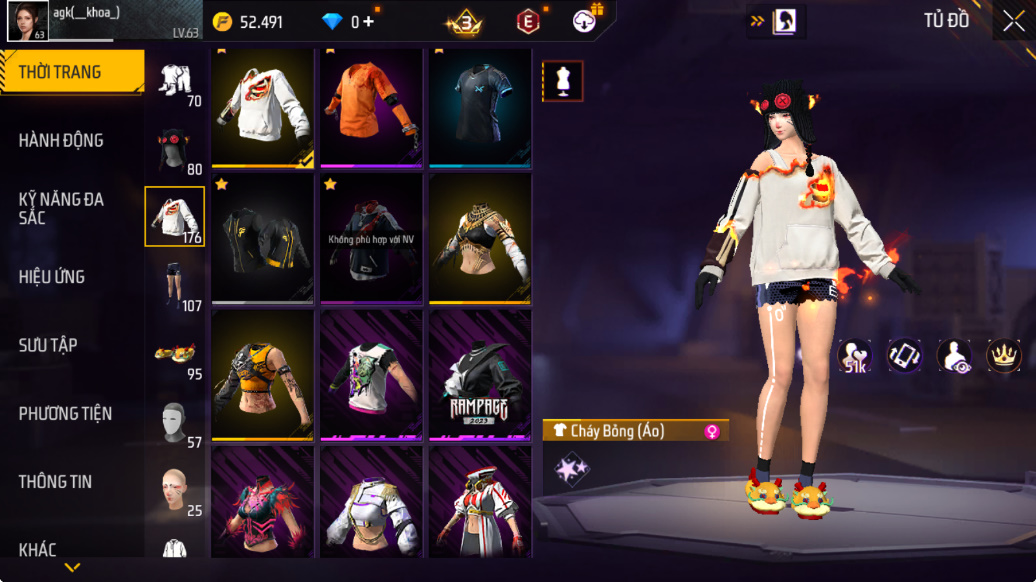Screen dimensions: 1036x582
Task: Open the Hiệu Ứng section
Action: pos(52,277)
